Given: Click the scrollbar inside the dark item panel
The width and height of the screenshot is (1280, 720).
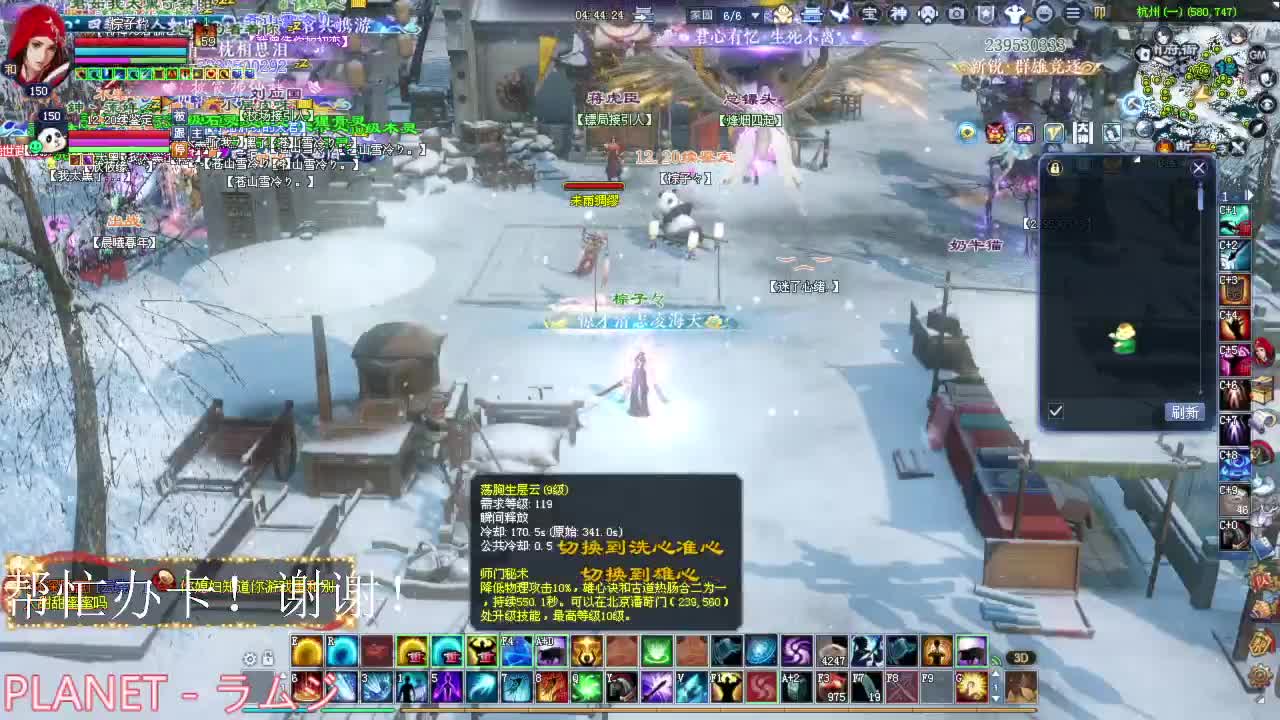Looking at the screenshot, I should [x=1201, y=198].
